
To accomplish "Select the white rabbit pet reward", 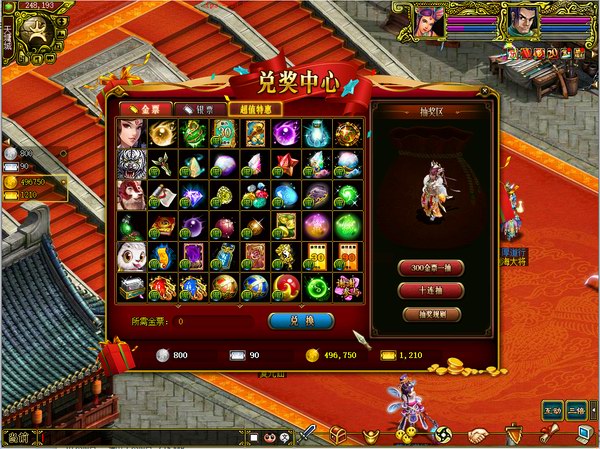I will point(130,256).
